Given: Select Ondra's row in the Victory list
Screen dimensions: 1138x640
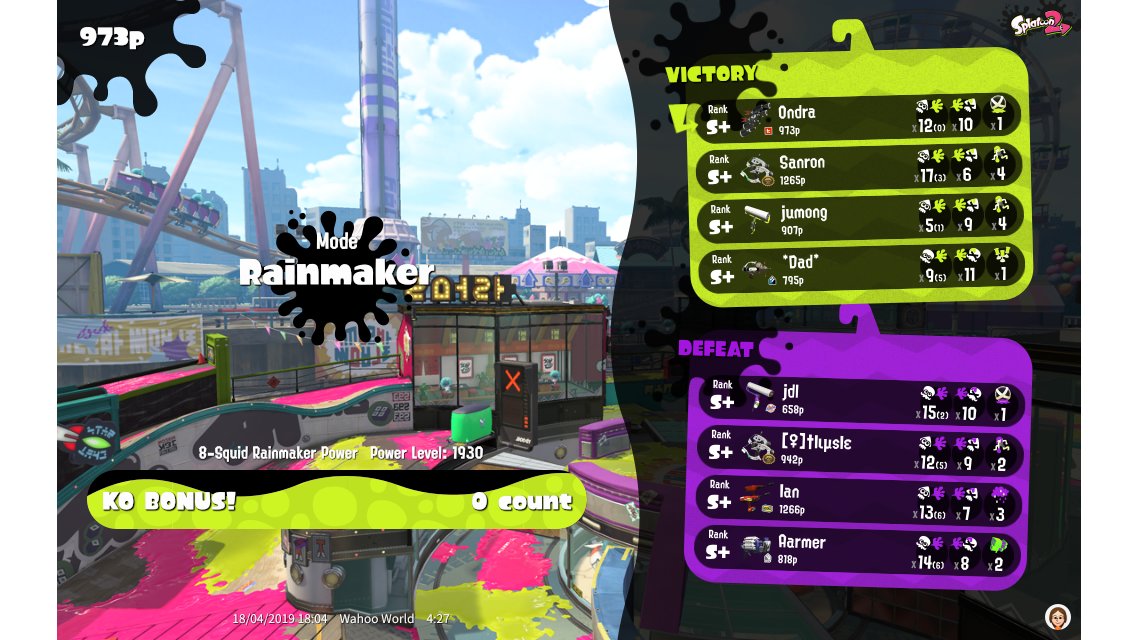Looking at the screenshot, I should point(860,117).
